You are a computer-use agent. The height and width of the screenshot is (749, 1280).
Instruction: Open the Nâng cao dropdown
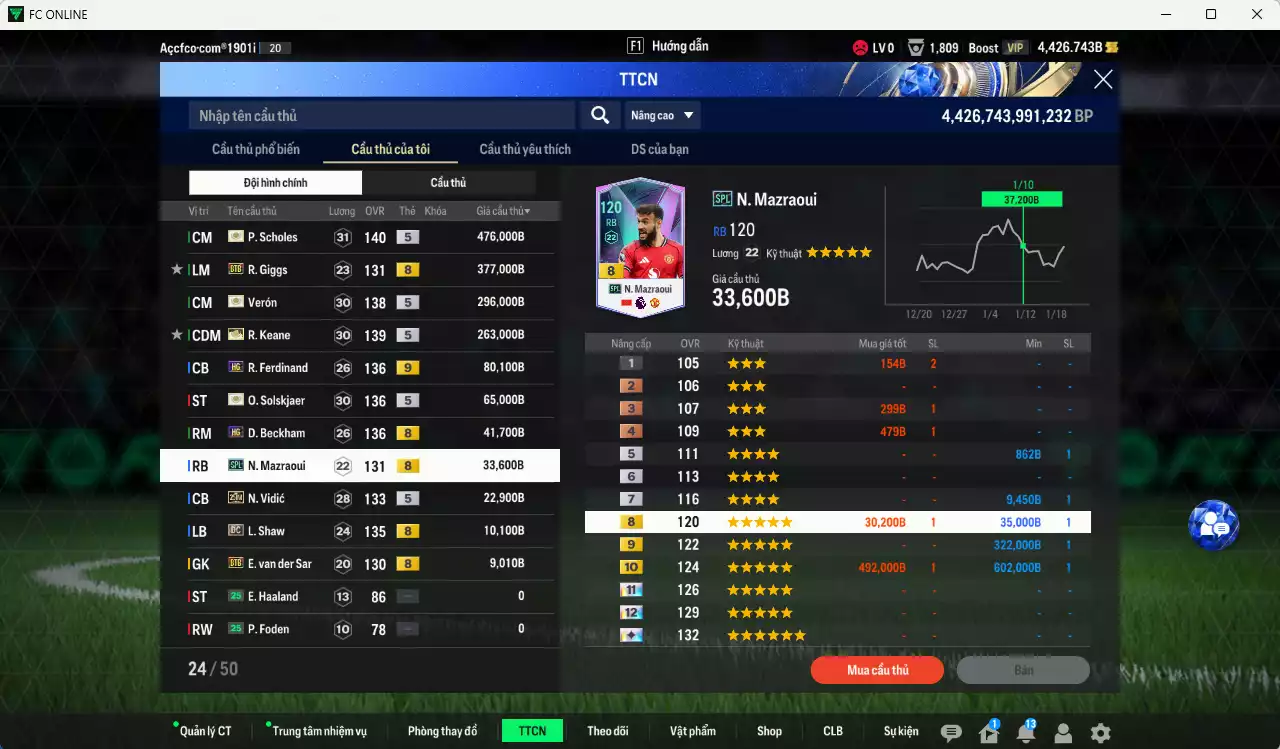pyautogui.click(x=662, y=116)
